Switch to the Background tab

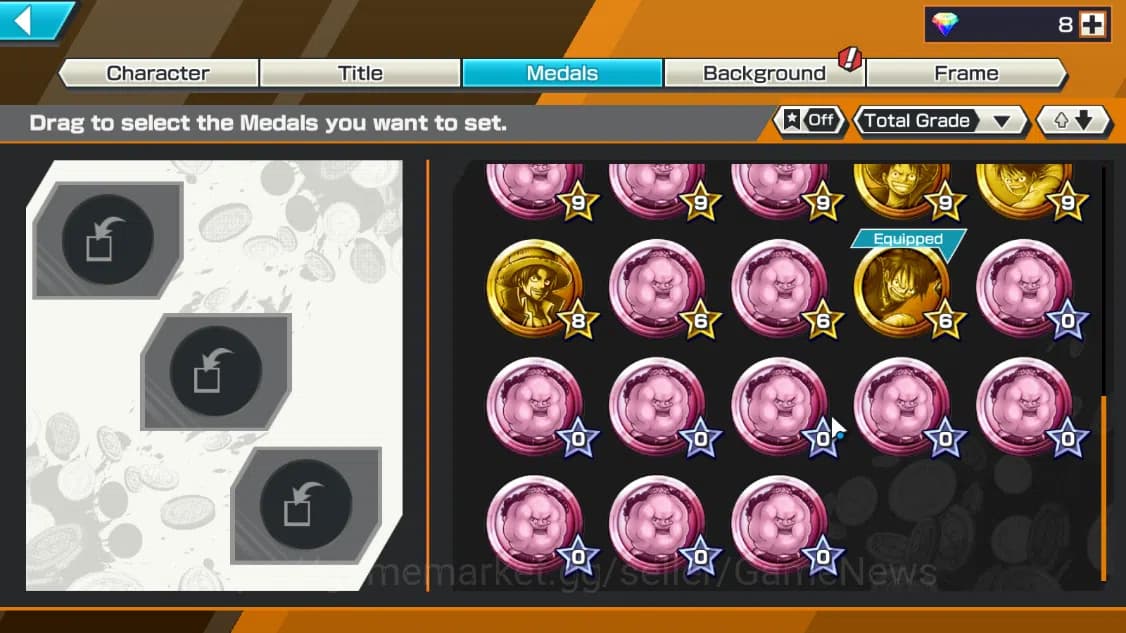(x=764, y=73)
